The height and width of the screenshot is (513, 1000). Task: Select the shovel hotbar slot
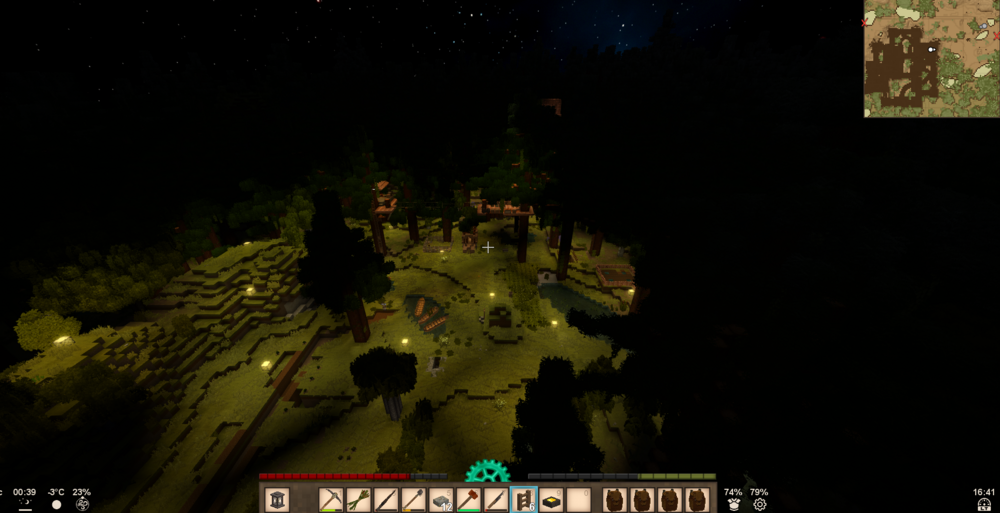click(414, 499)
